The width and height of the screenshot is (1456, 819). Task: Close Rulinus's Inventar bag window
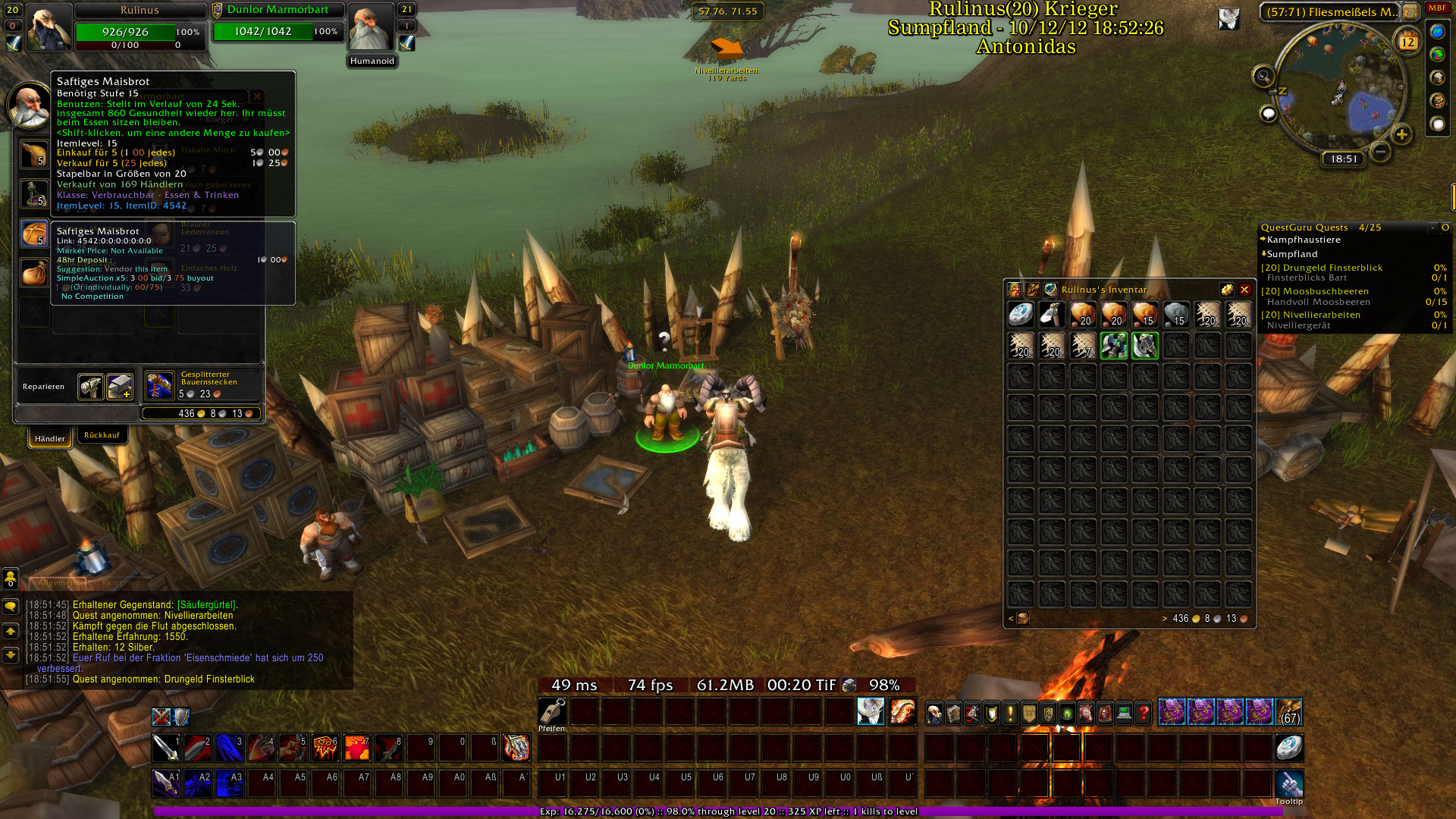[1244, 290]
